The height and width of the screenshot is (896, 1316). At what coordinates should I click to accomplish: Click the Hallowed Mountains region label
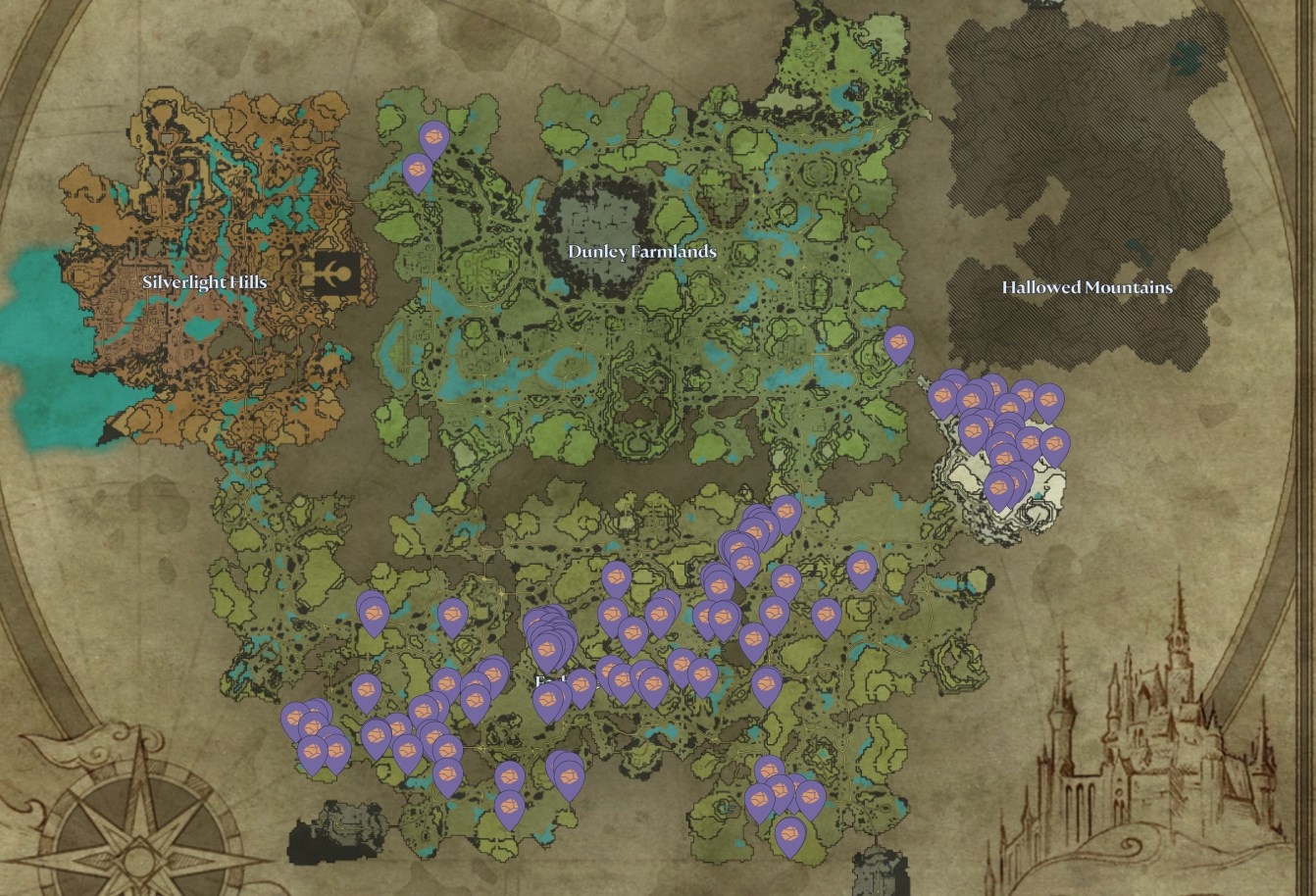pos(1087,288)
